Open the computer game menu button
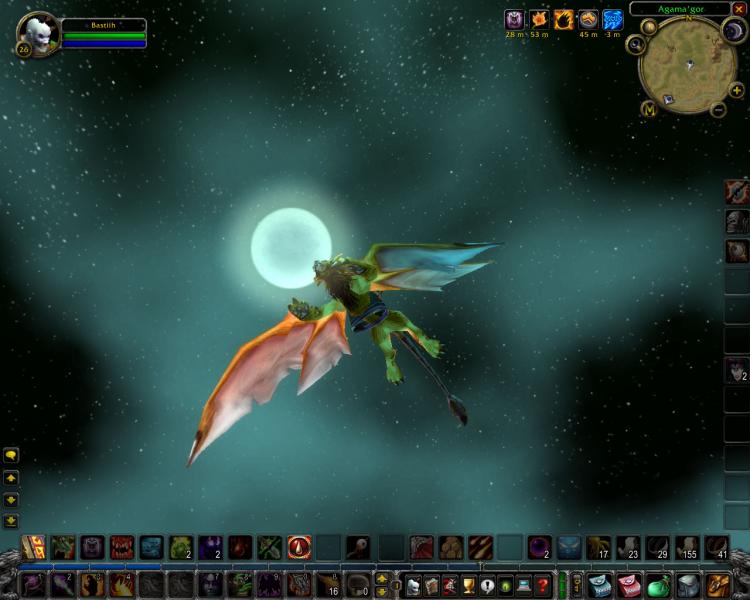 pos(523,585)
